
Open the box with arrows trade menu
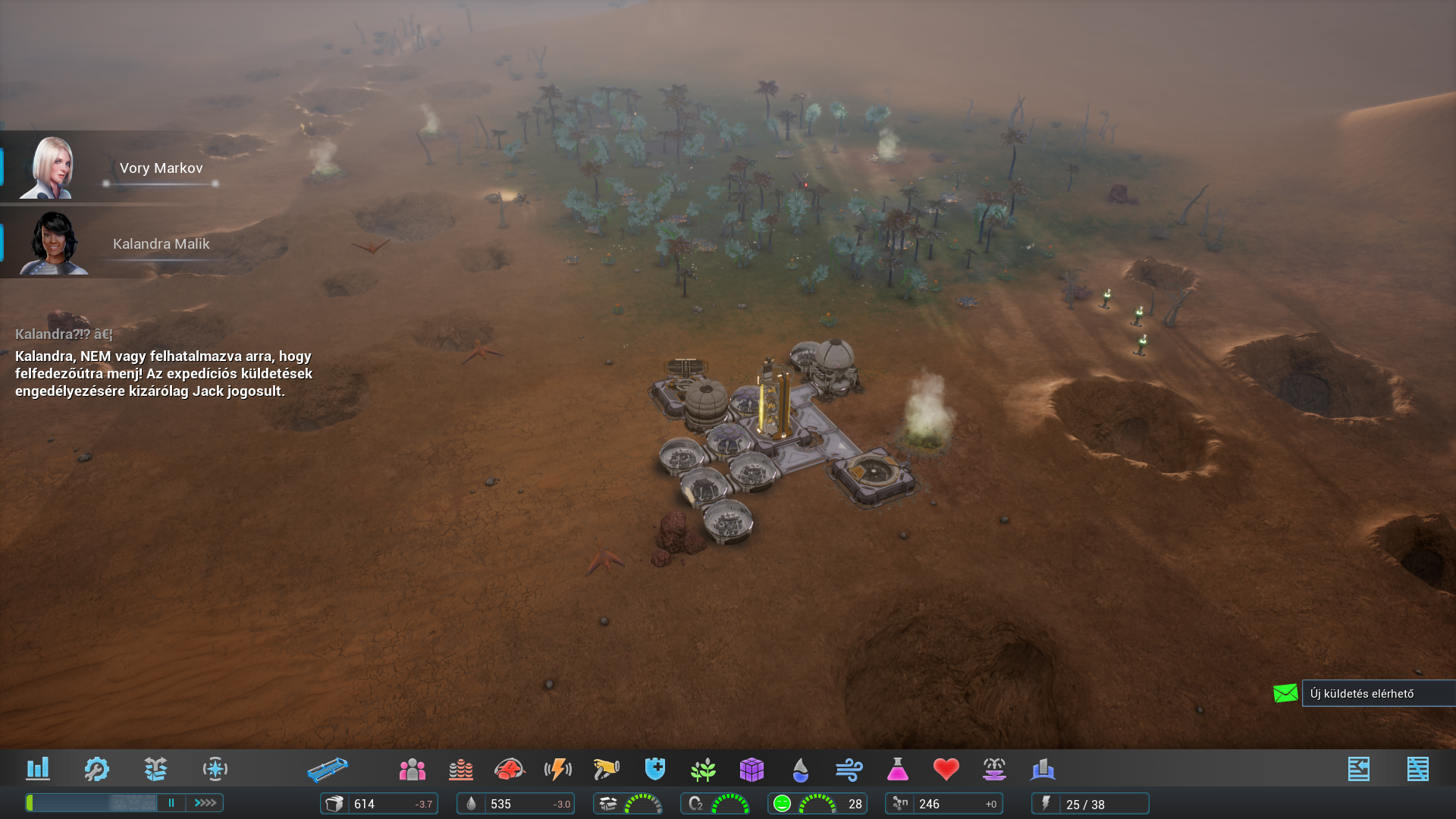tap(155, 769)
